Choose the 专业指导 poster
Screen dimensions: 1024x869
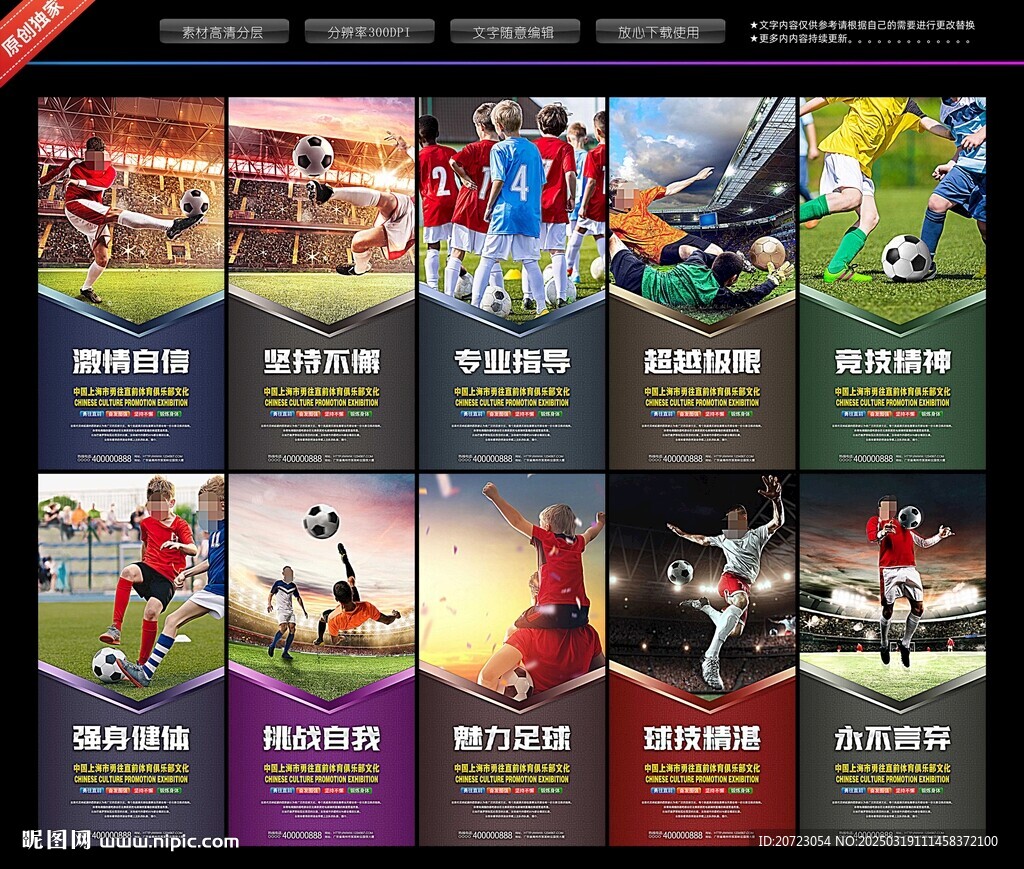click(512, 283)
